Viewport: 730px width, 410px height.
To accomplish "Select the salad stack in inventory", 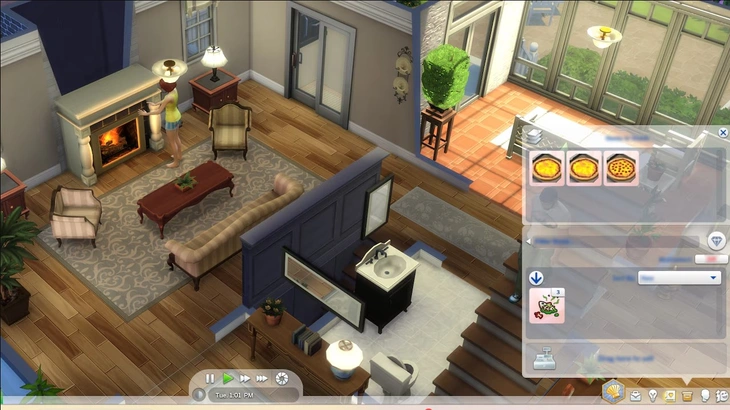I will (547, 305).
